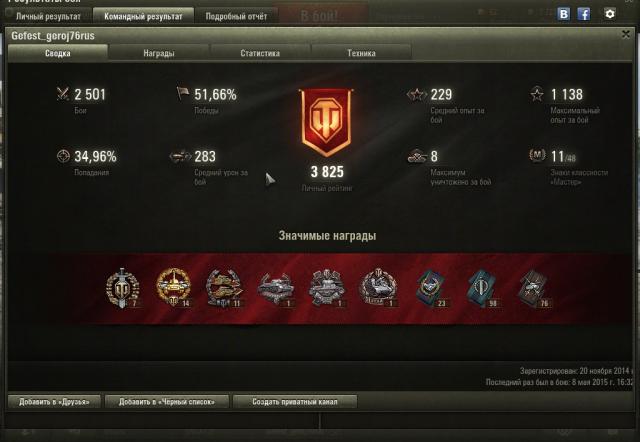Click Добавить в «Друзья» button

click(x=54, y=401)
